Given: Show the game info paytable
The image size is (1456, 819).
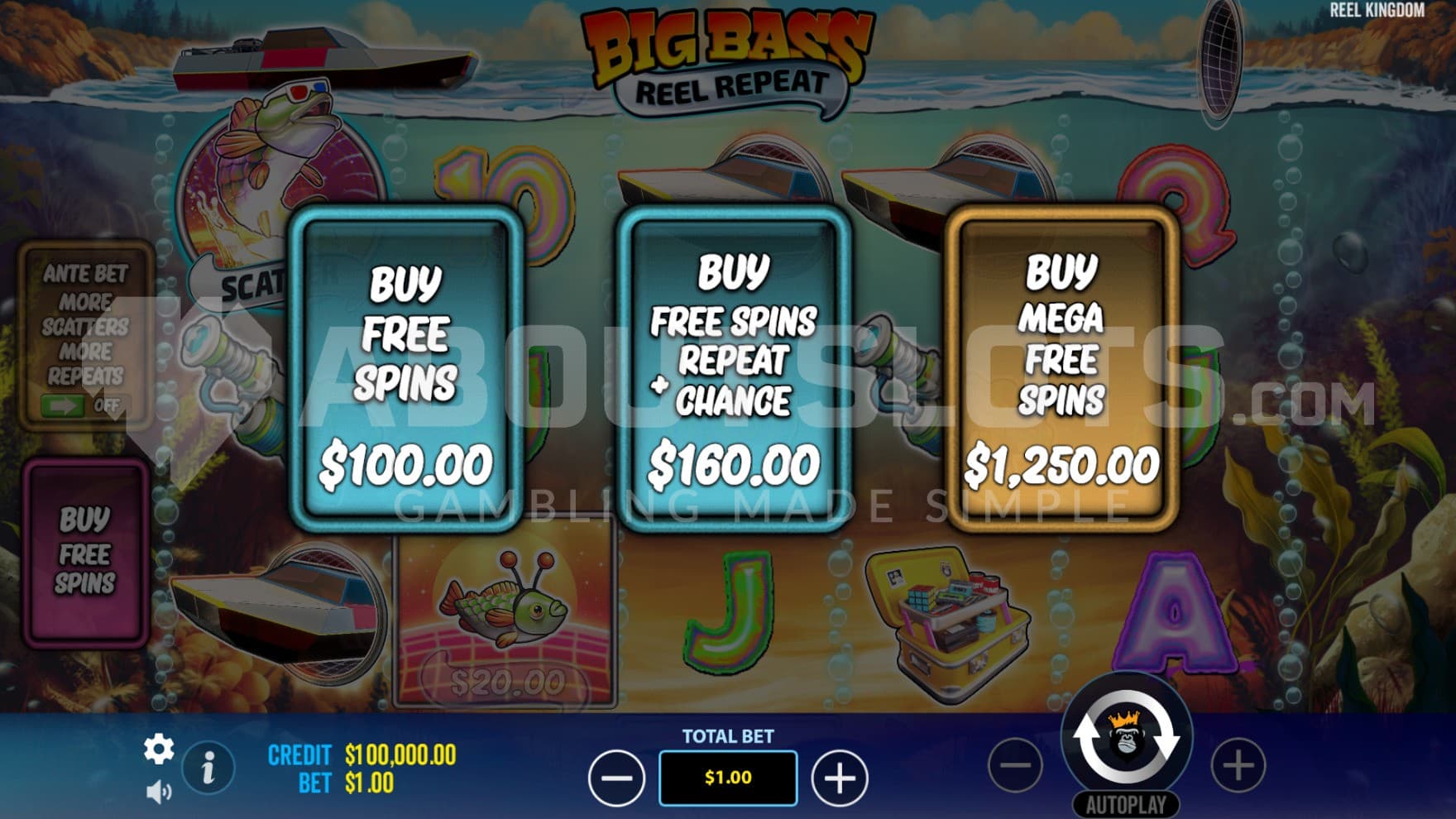Looking at the screenshot, I should pos(208,768).
